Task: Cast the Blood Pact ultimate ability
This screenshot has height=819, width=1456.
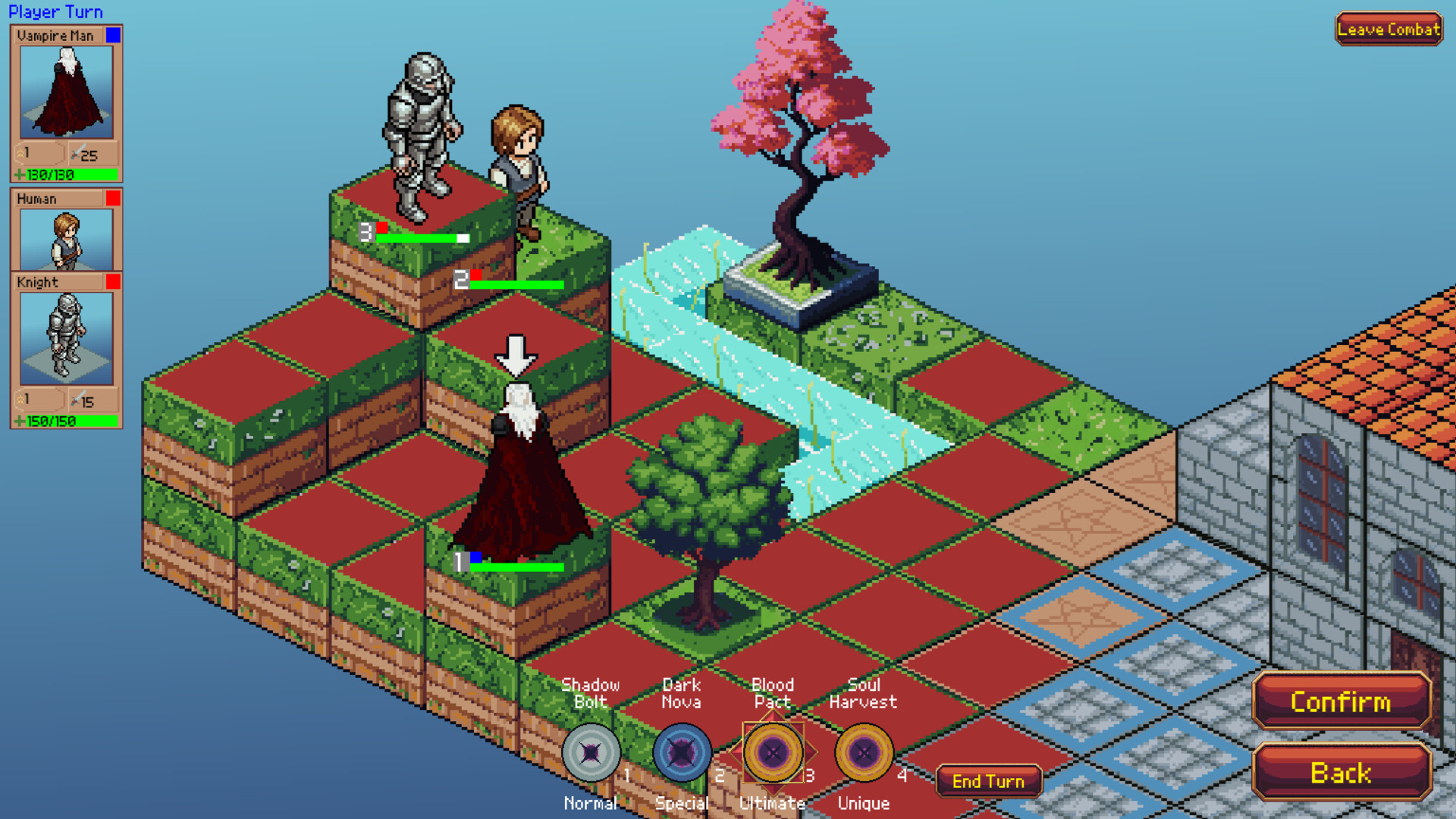Action: click(773, 755)
